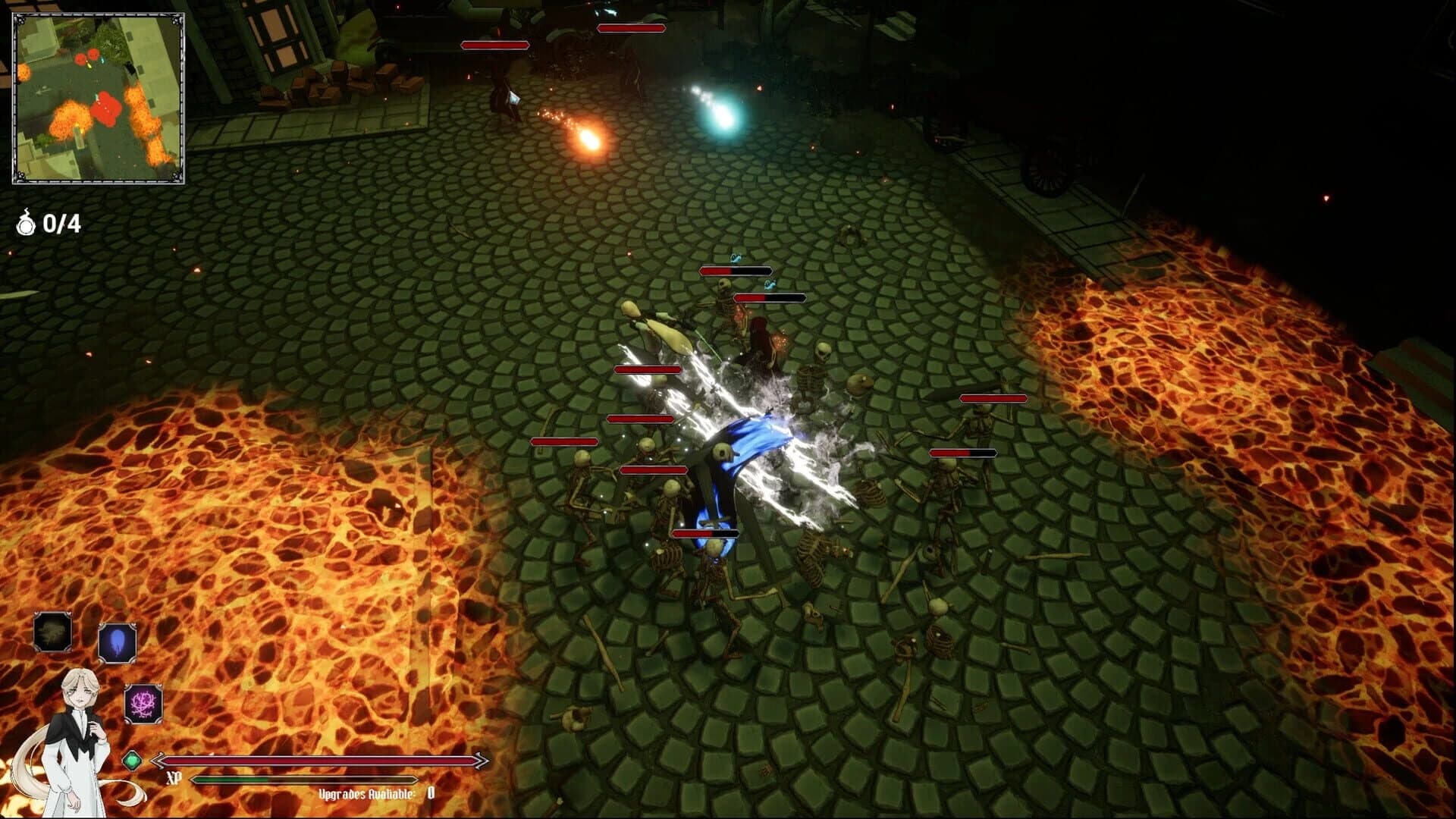Click the left arrow cap of the health bar

tap(159, 759)
